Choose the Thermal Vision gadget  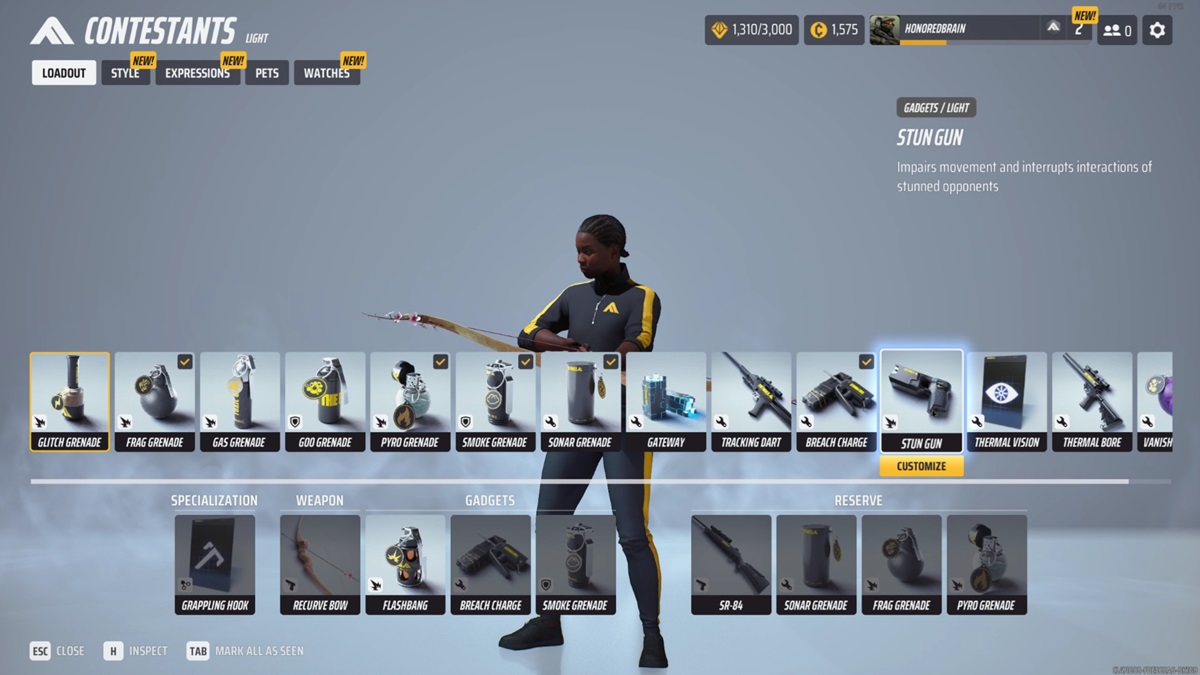1007,401
